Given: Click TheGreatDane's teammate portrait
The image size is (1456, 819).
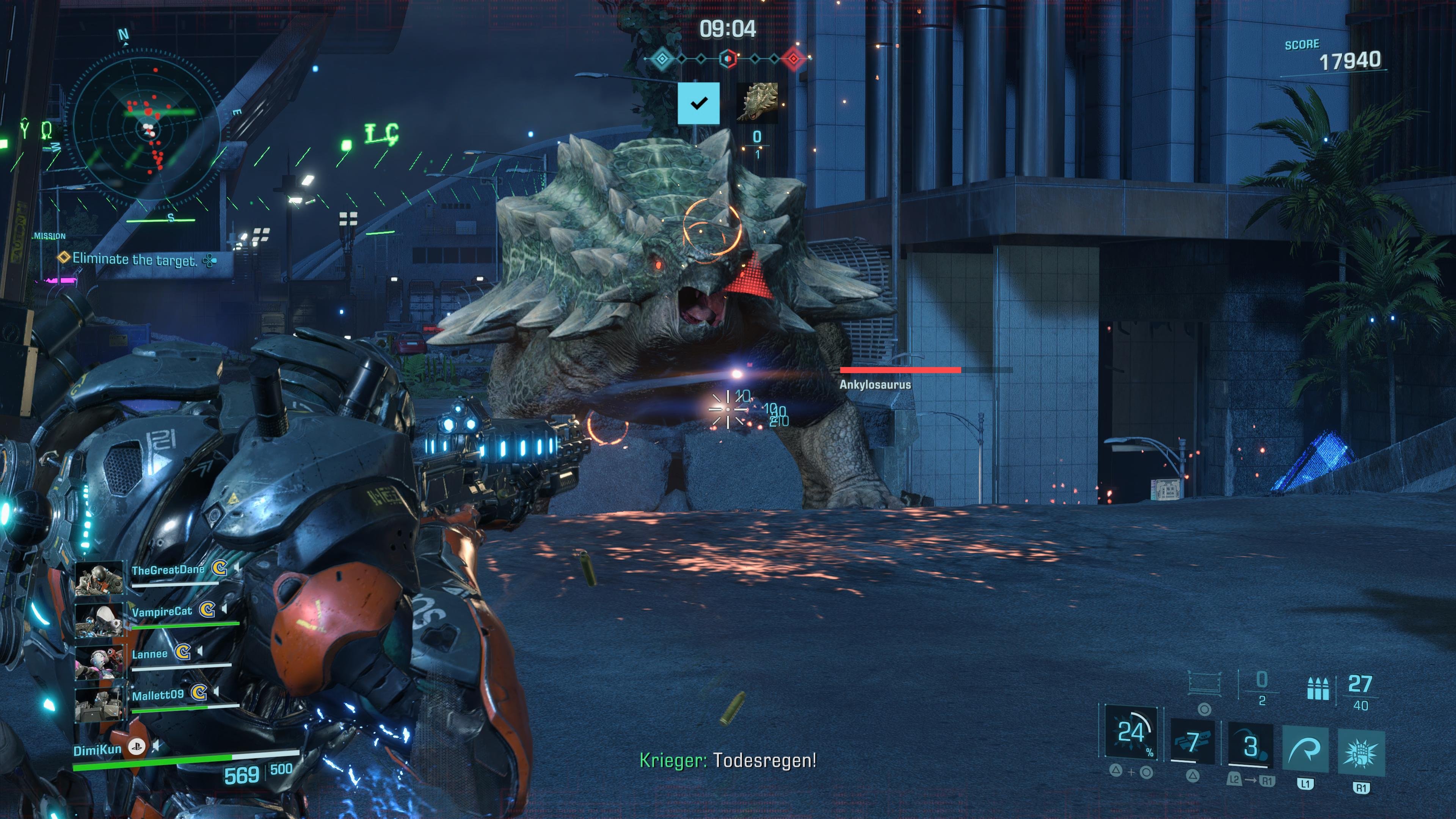Looking at the screenshot, I should coord(99,577).
